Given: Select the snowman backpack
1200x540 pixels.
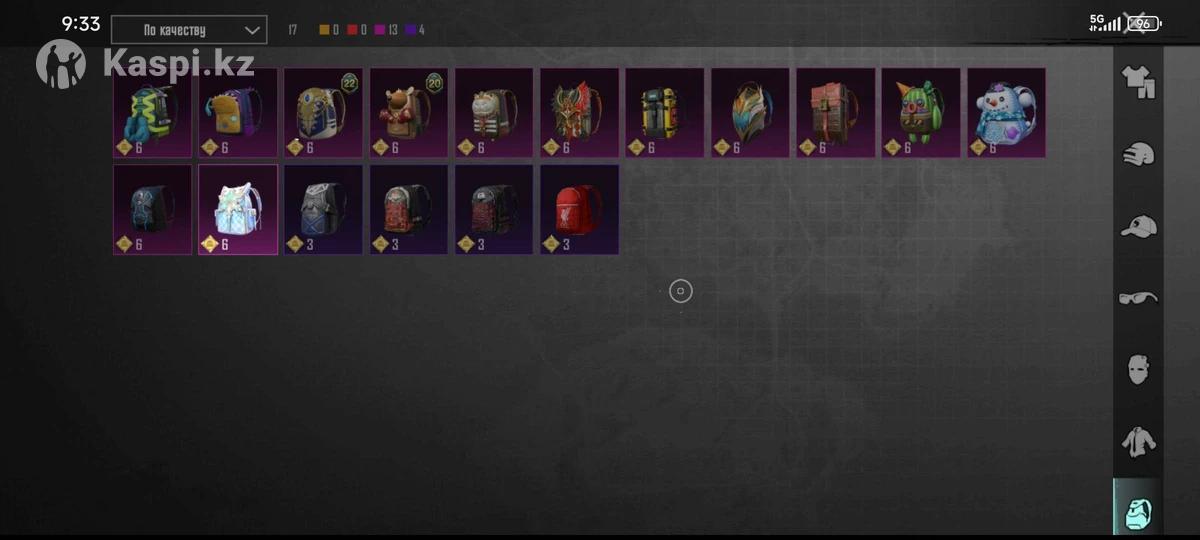Looking at the screenshot, I should tap(1006, 112).
